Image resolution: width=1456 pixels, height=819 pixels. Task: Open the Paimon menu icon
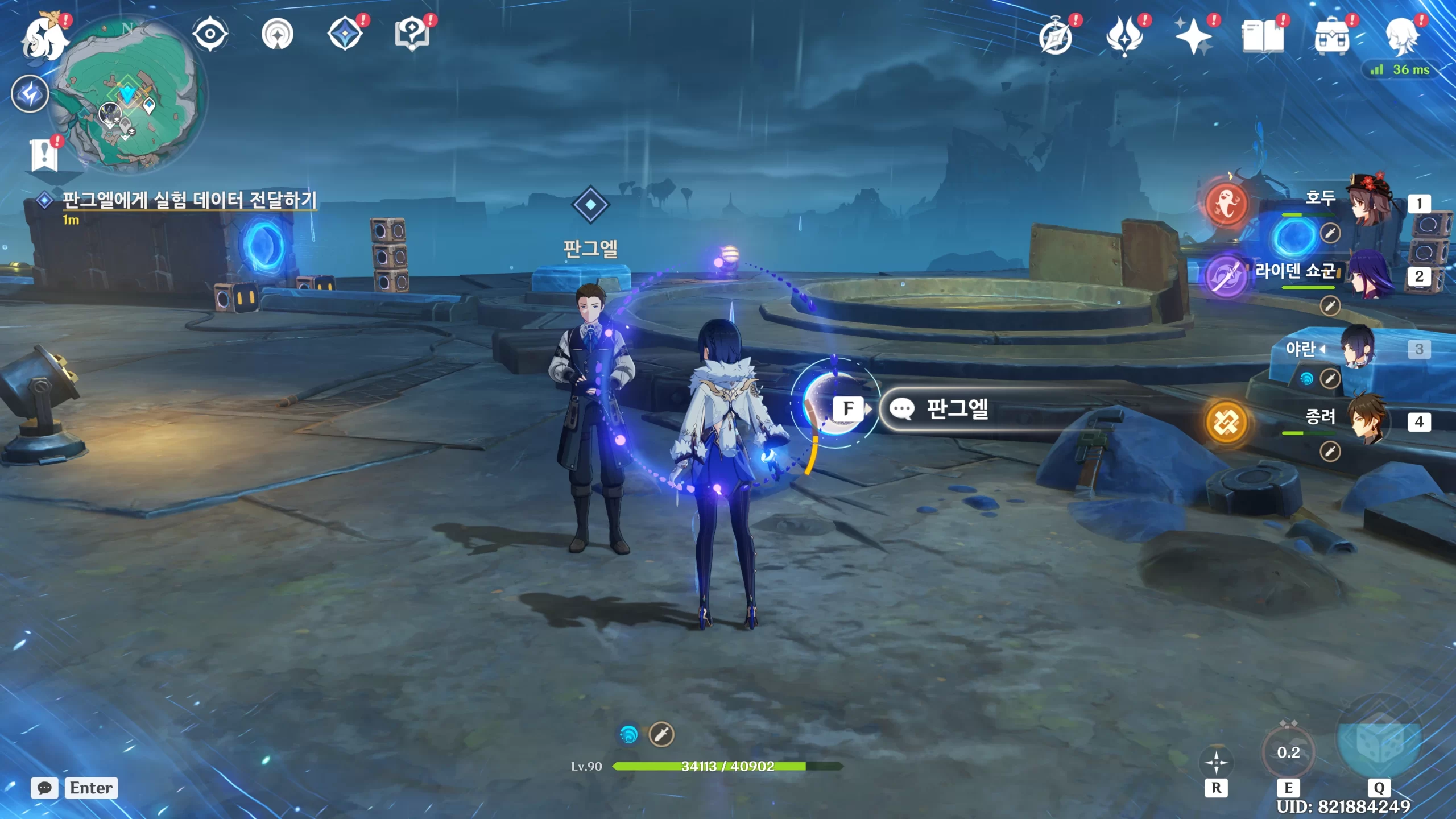[x=44, y=38]
